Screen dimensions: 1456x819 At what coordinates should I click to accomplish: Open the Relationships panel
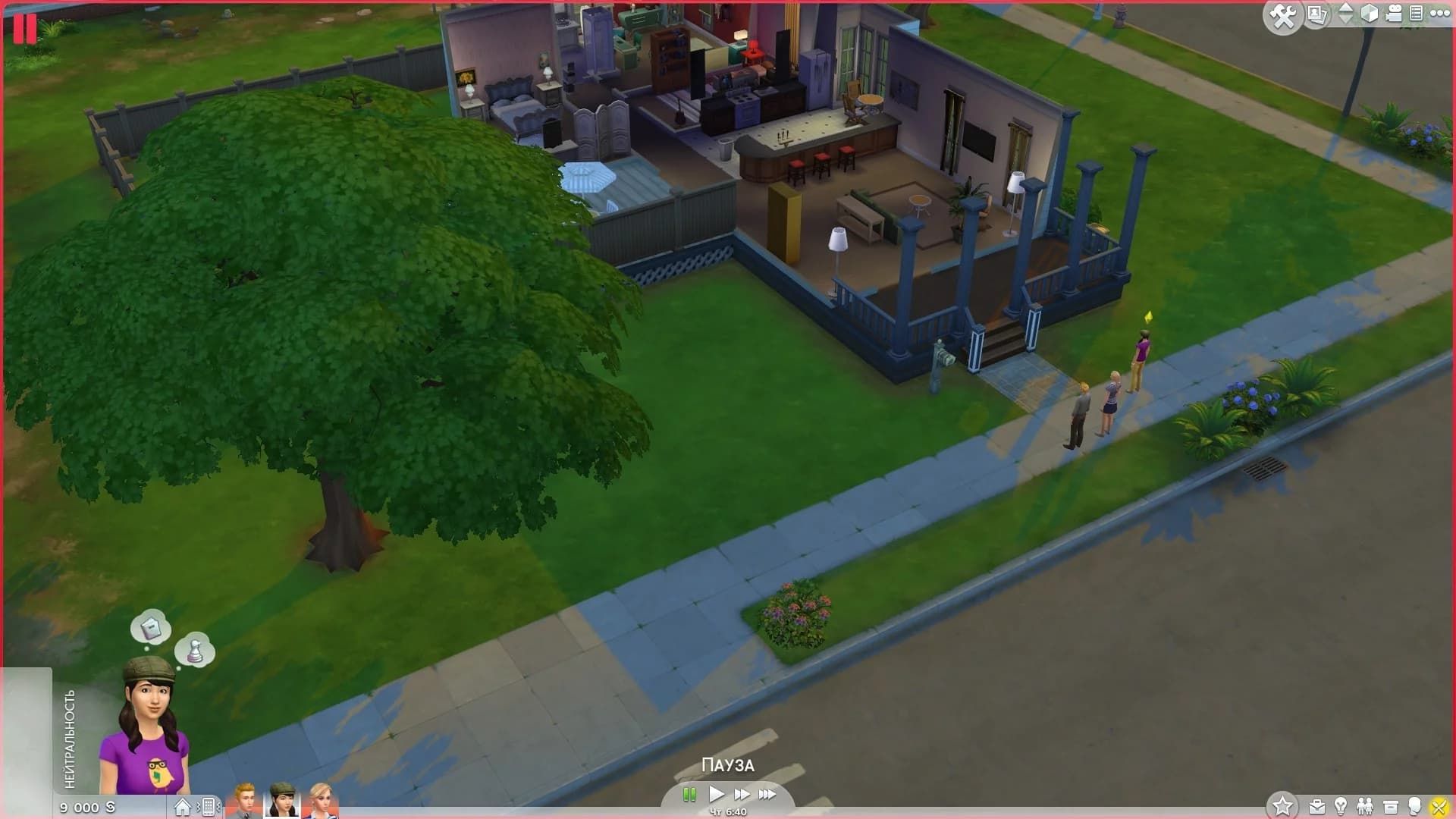tap(1366, 805)
